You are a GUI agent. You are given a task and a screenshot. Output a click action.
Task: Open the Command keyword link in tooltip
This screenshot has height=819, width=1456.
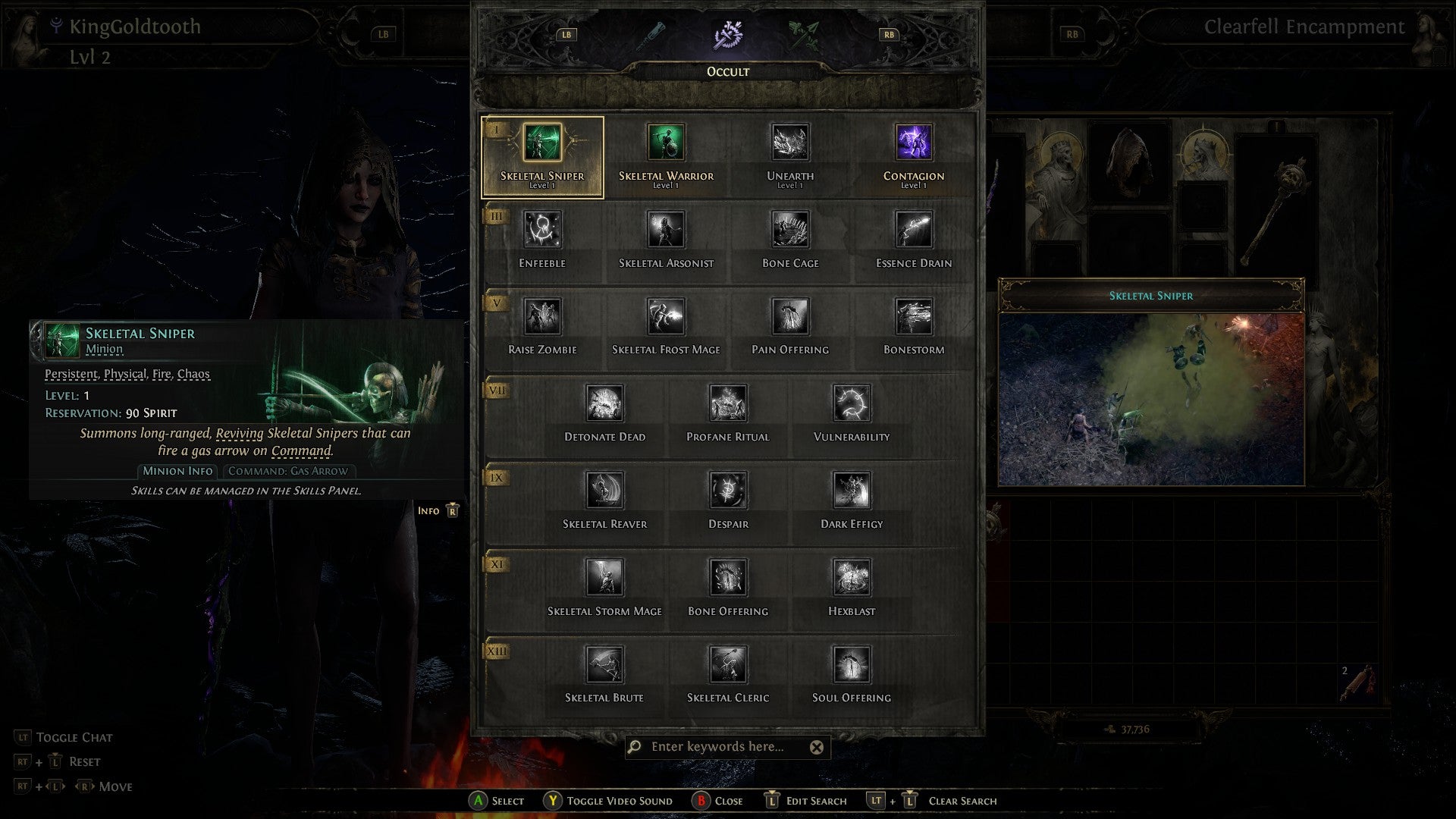(x=303, y=450)
